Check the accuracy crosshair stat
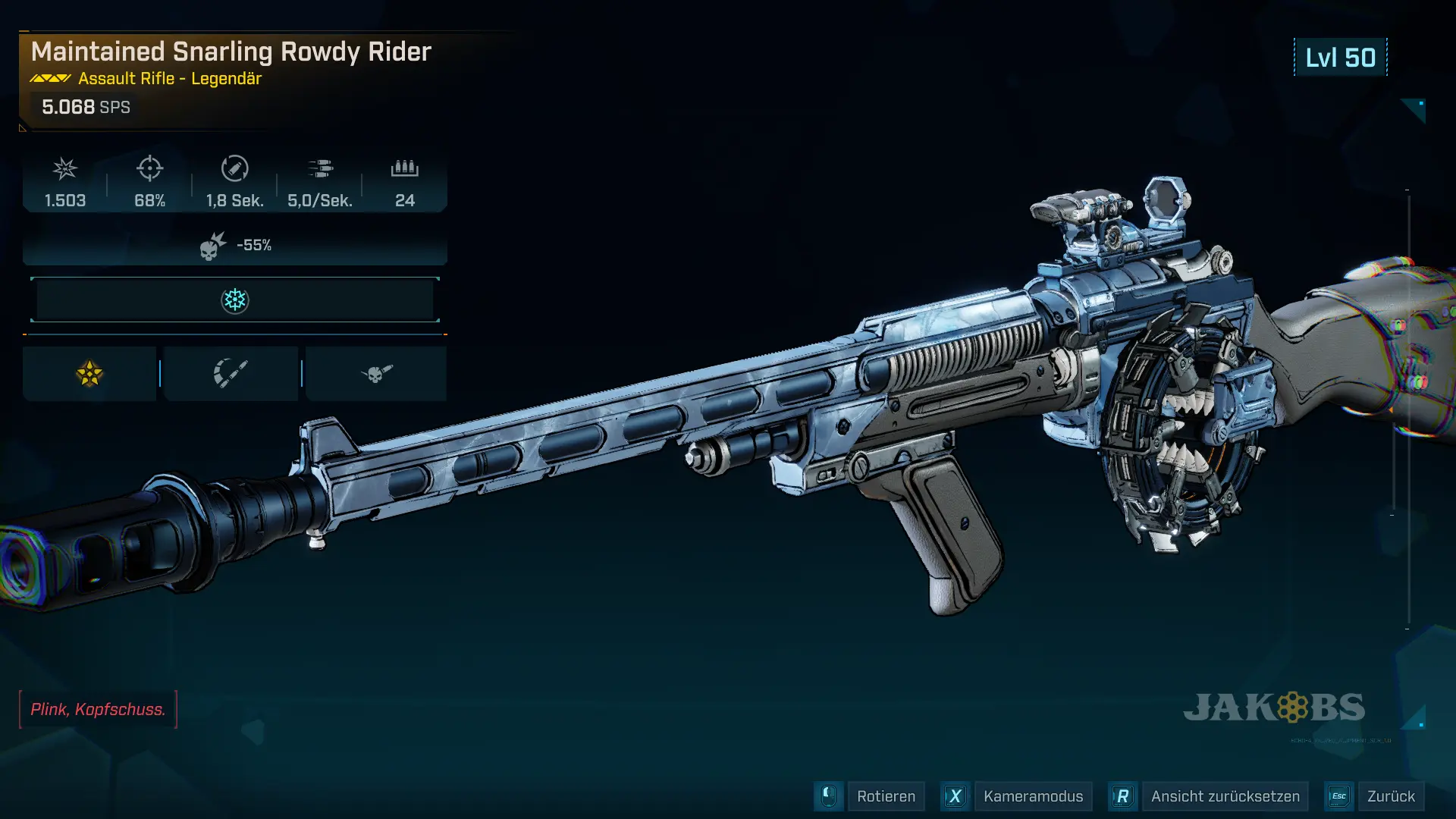 (149, 168)
